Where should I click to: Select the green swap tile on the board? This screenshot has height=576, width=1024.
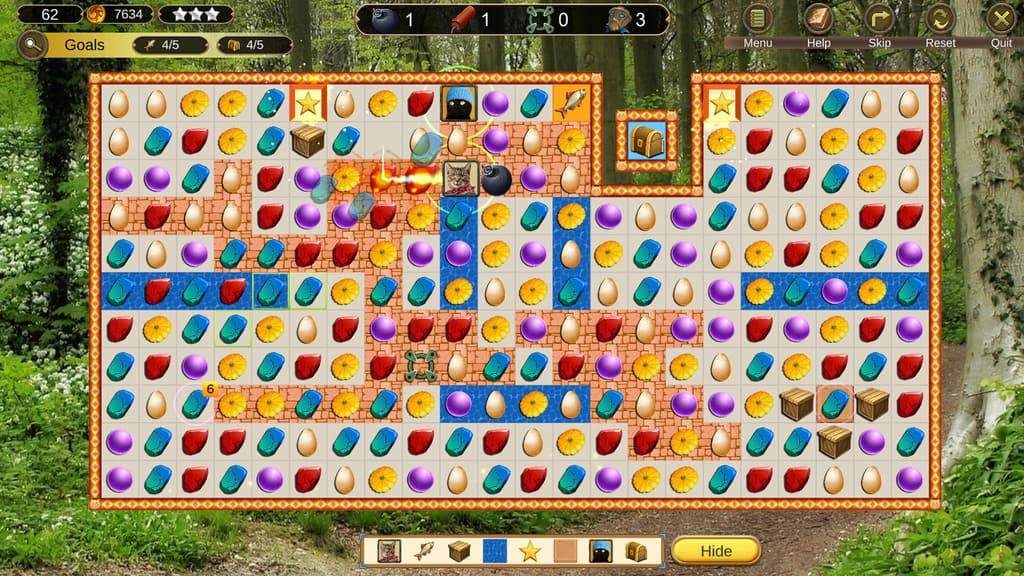pyautogui.click(x=421, y=366)
